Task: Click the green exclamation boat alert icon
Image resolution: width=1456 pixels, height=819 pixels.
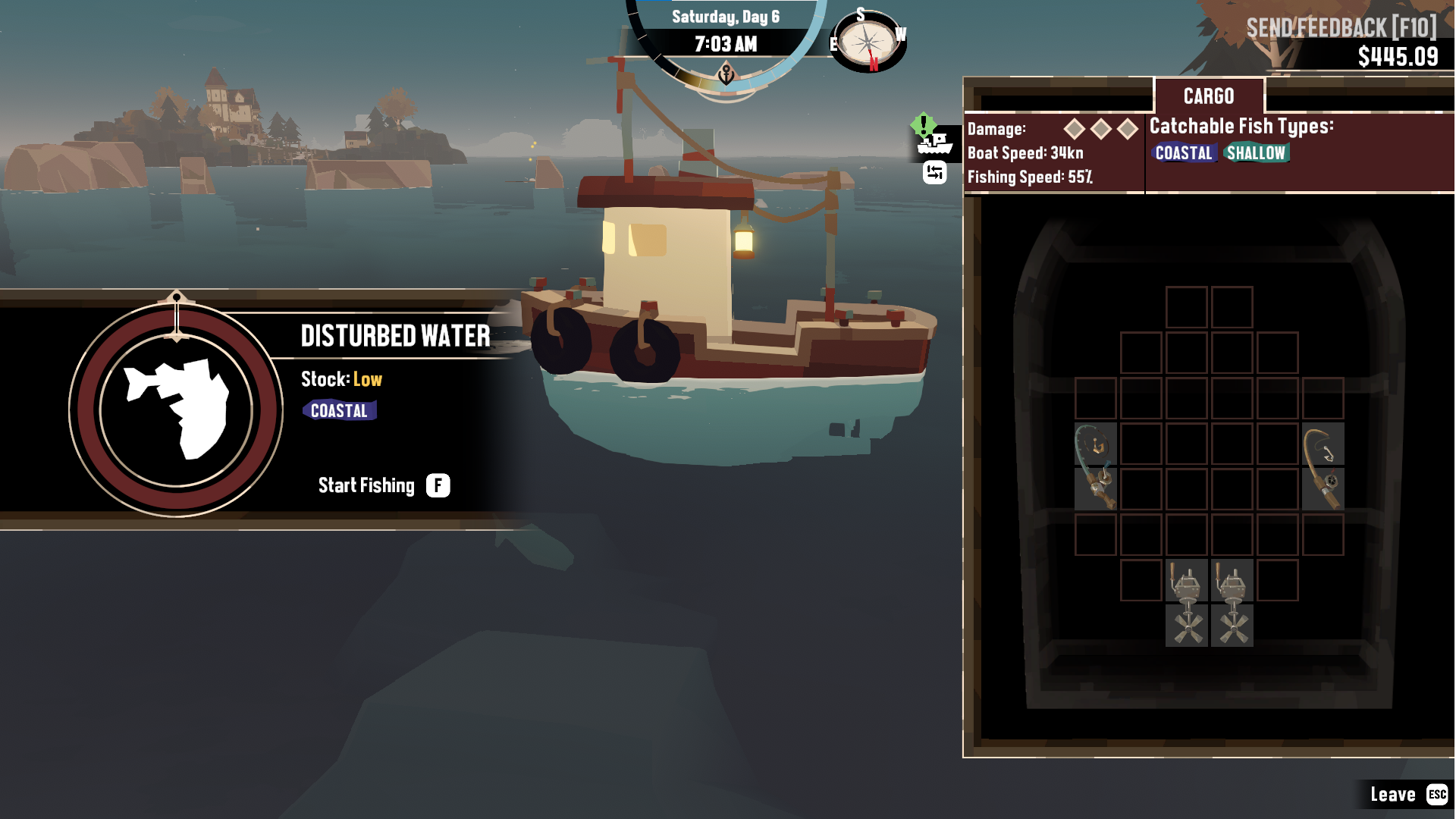Action: tap(922, 125)
